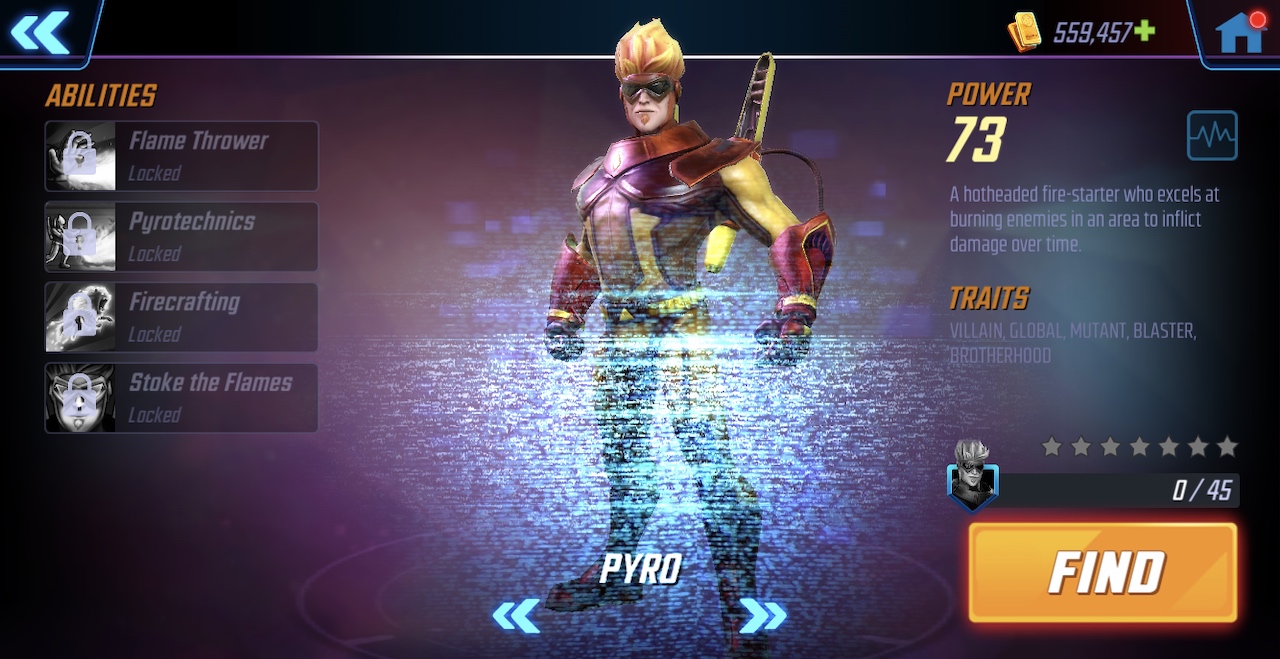Switch to the previous character

coord(516,616)
